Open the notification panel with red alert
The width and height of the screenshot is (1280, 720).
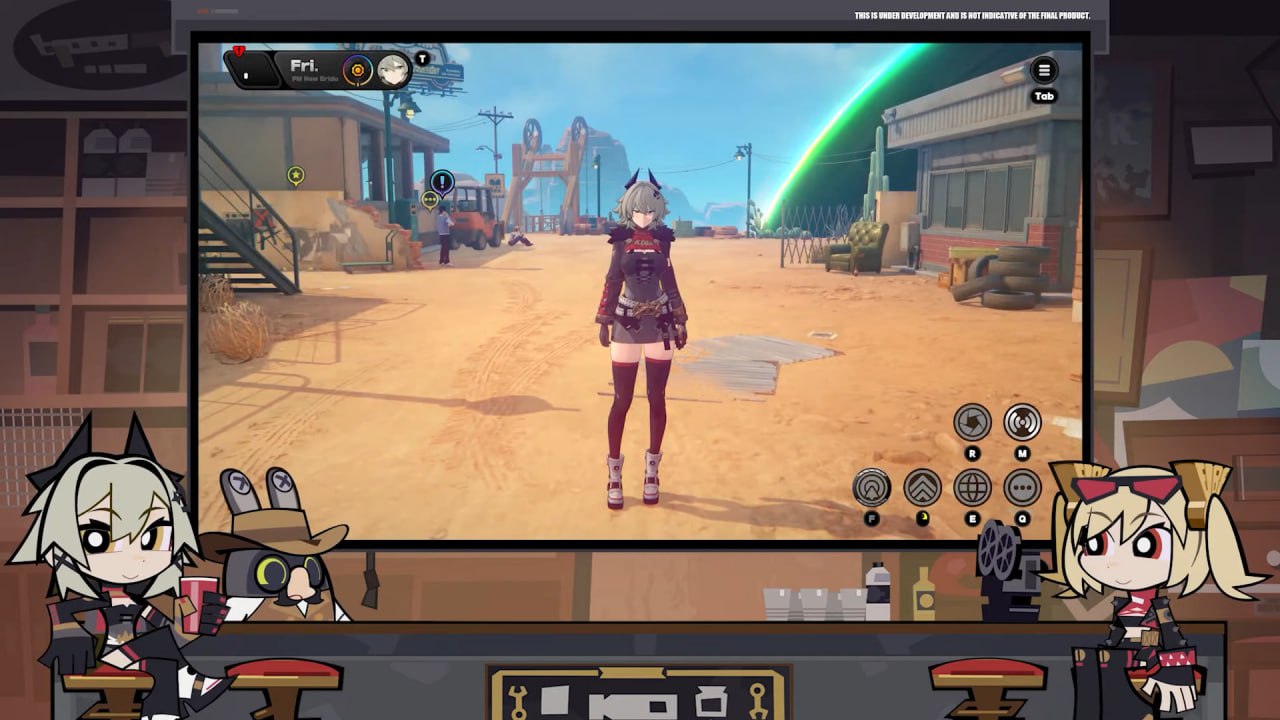[250, 69]
